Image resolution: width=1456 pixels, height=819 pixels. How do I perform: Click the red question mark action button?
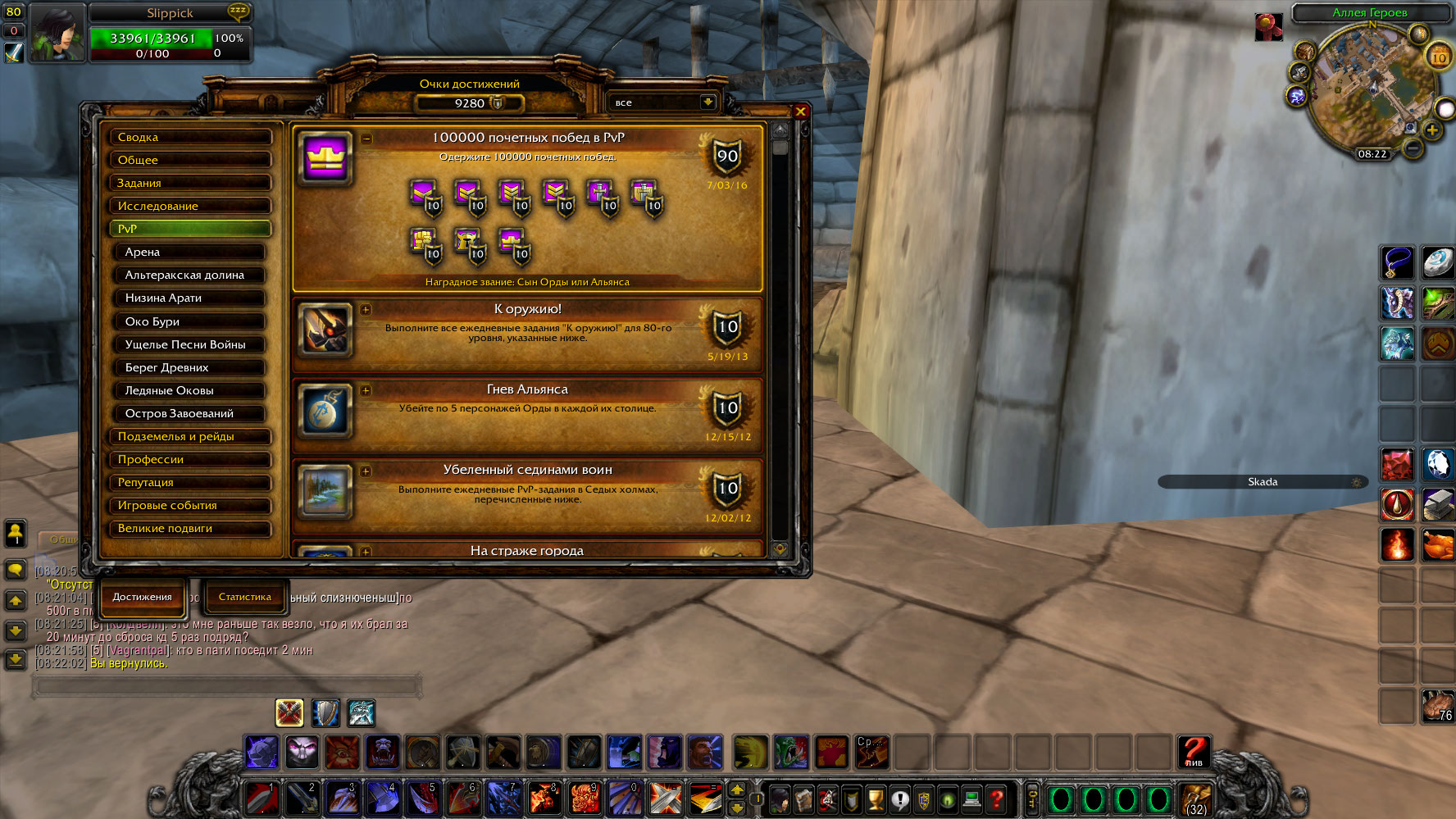[1194, 751]
